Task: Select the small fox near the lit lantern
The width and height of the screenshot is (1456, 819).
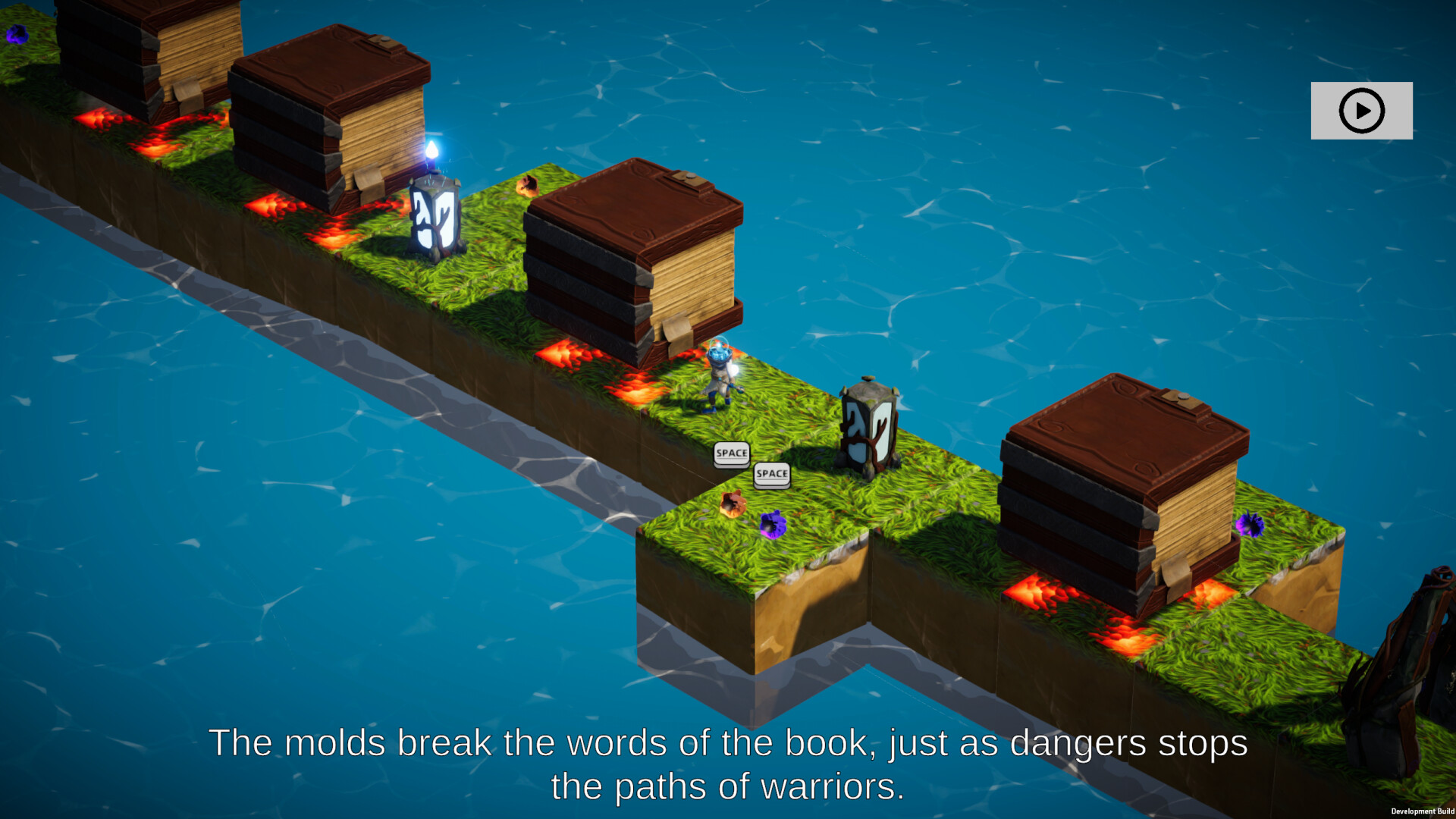Action: click(x=527, y=186)
